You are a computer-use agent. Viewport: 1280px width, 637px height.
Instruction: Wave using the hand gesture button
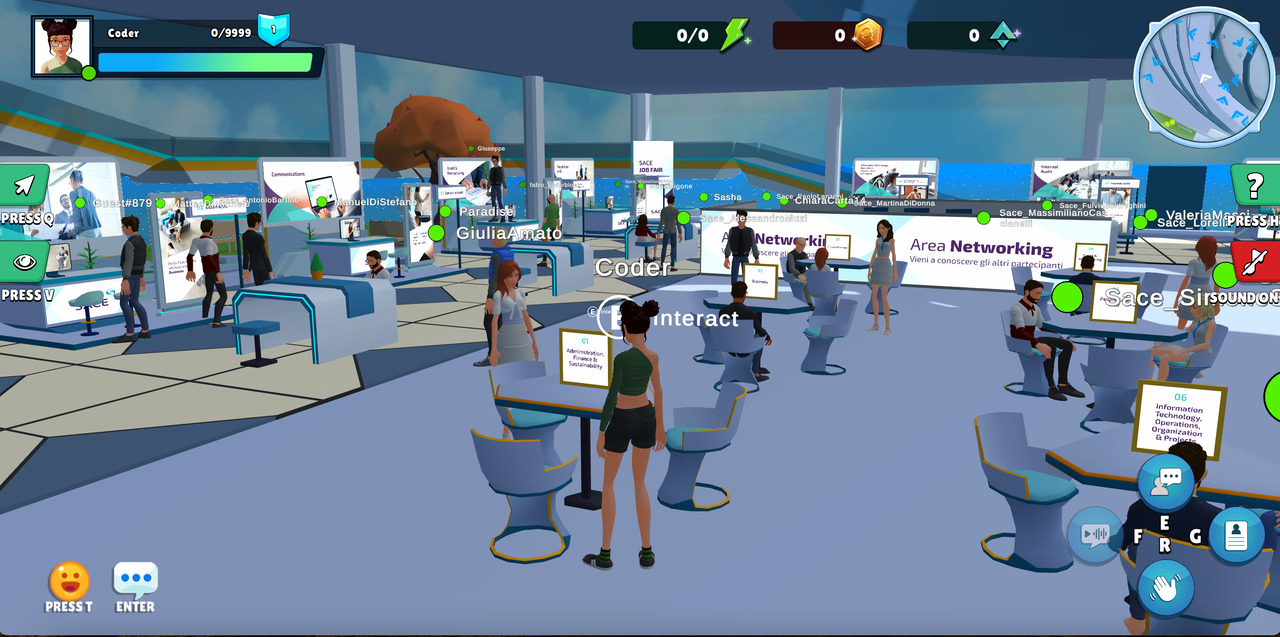(x=1166, y=587)
